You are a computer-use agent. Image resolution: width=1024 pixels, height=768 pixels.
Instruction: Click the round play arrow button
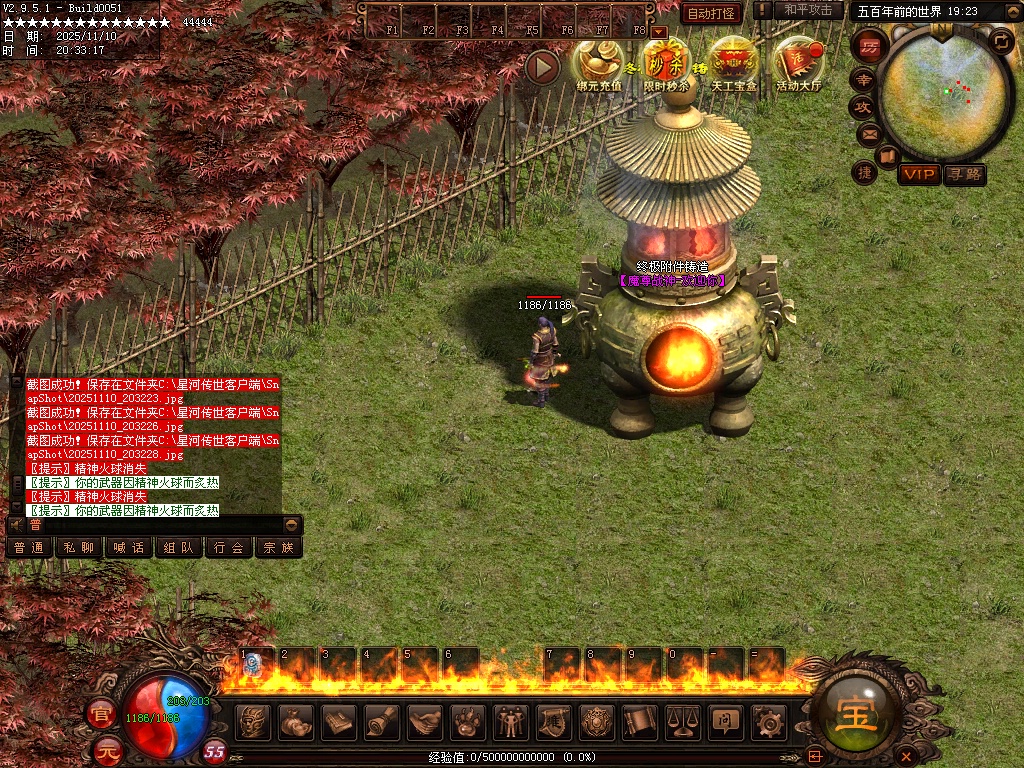coord(543,67)
